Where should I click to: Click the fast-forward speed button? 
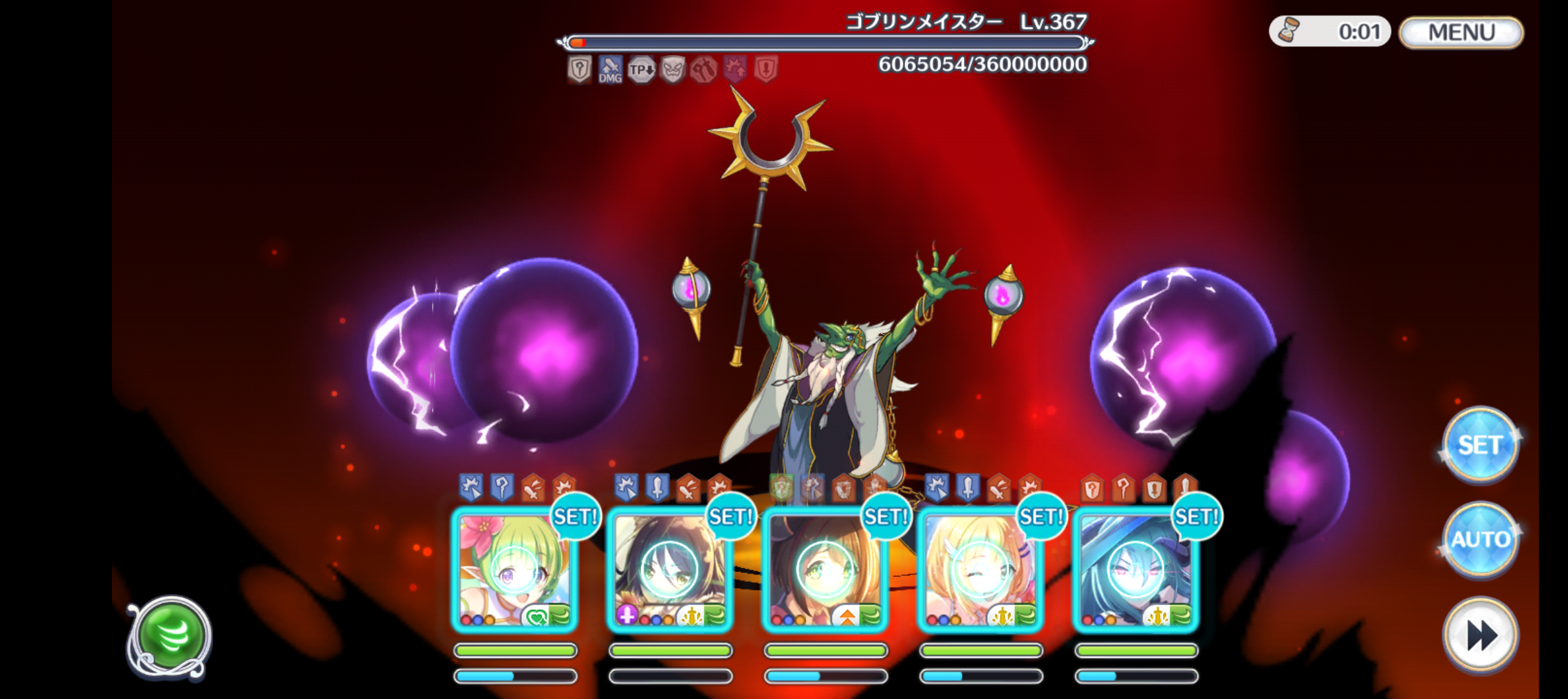click(1479, 635)
